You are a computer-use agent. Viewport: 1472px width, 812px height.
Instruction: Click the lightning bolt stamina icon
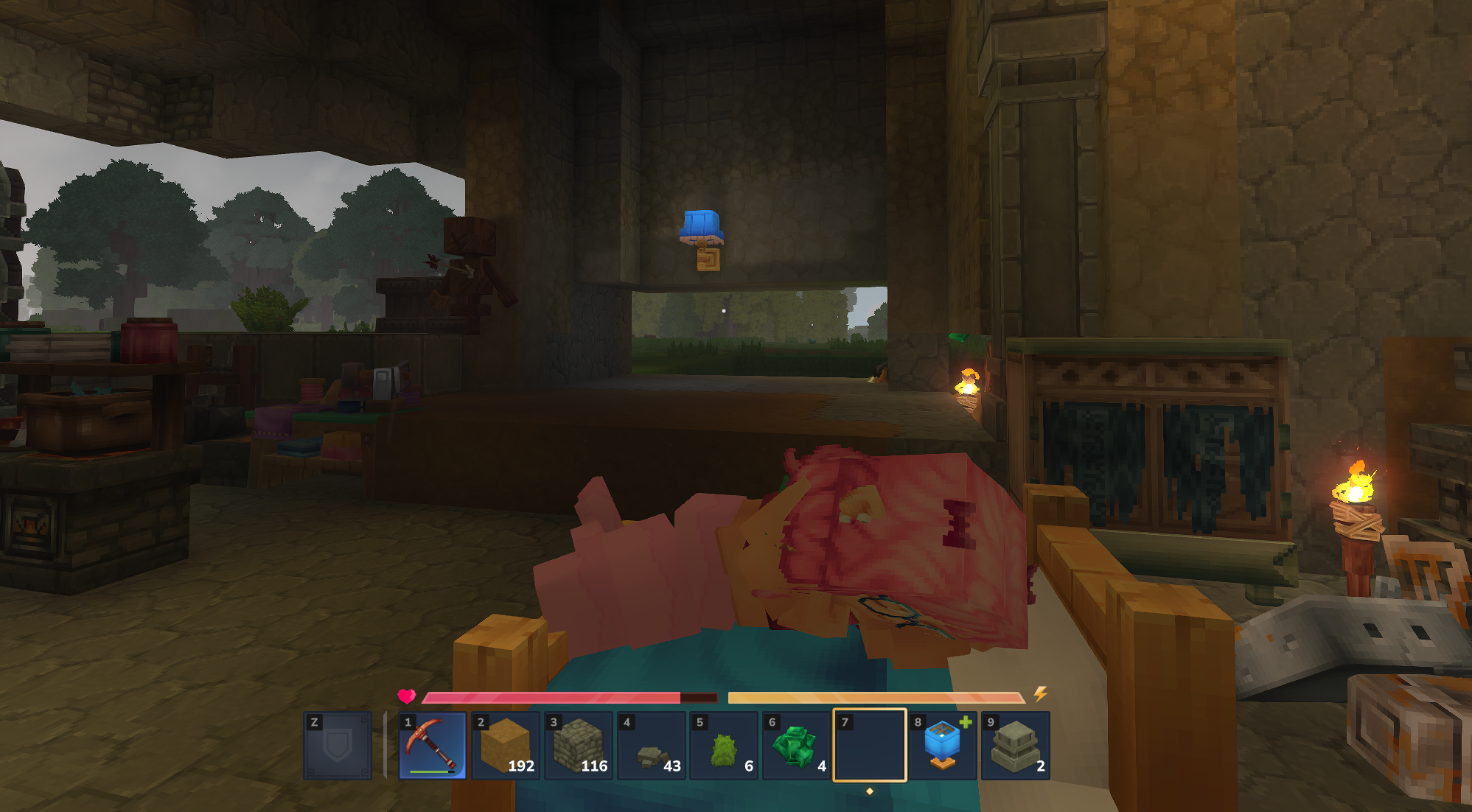(x=1041, y=693)
